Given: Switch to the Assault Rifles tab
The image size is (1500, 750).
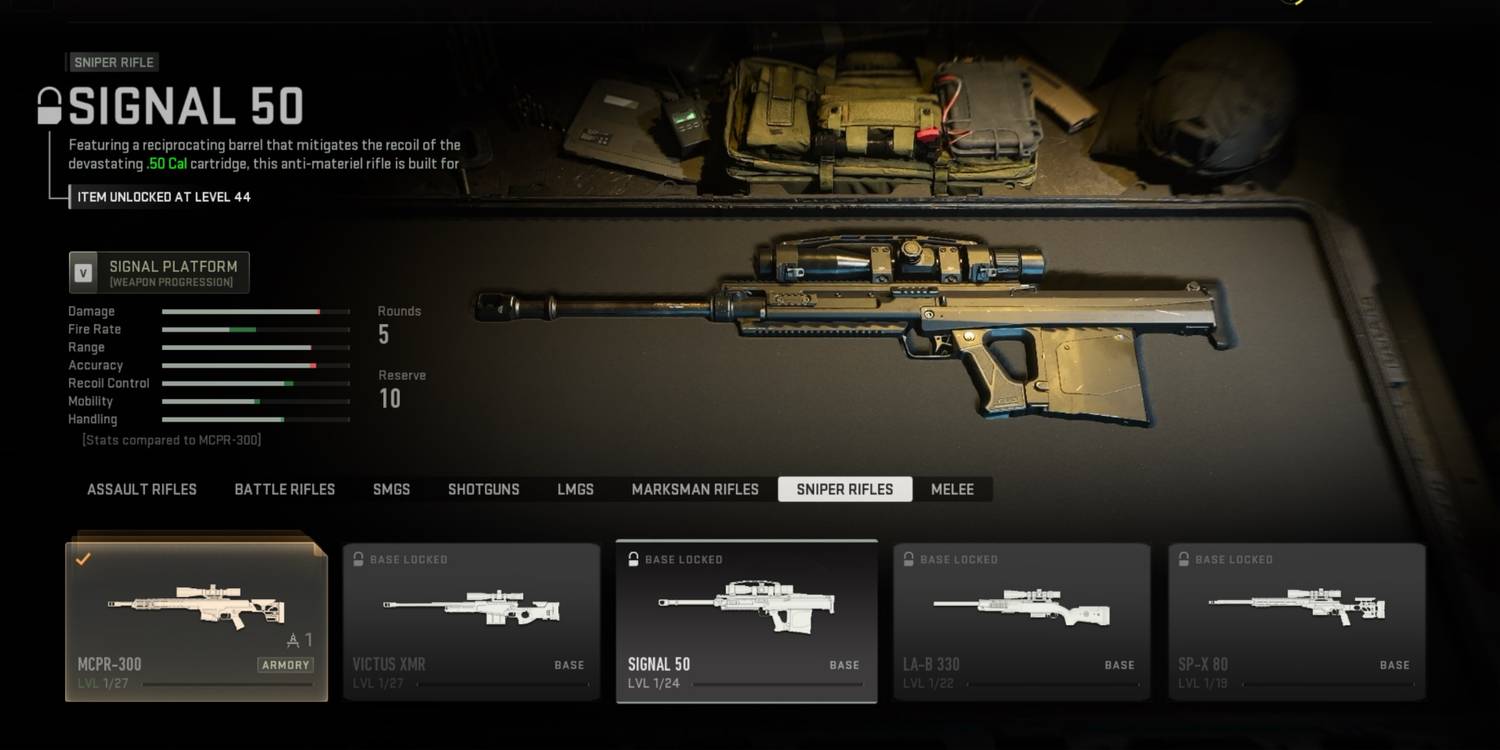Looking at the screenshot, I should [x=142, y=489].
